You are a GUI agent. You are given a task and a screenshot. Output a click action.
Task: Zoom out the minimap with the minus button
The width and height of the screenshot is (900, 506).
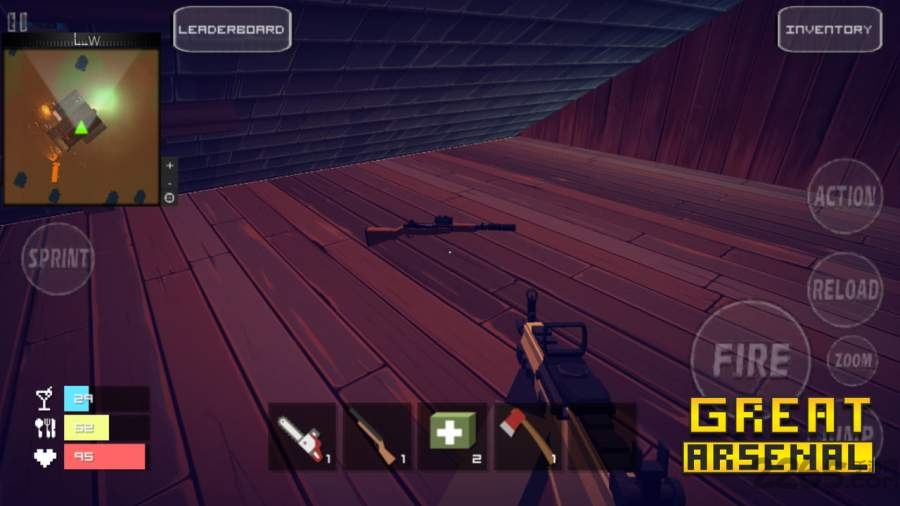[169, 182]
